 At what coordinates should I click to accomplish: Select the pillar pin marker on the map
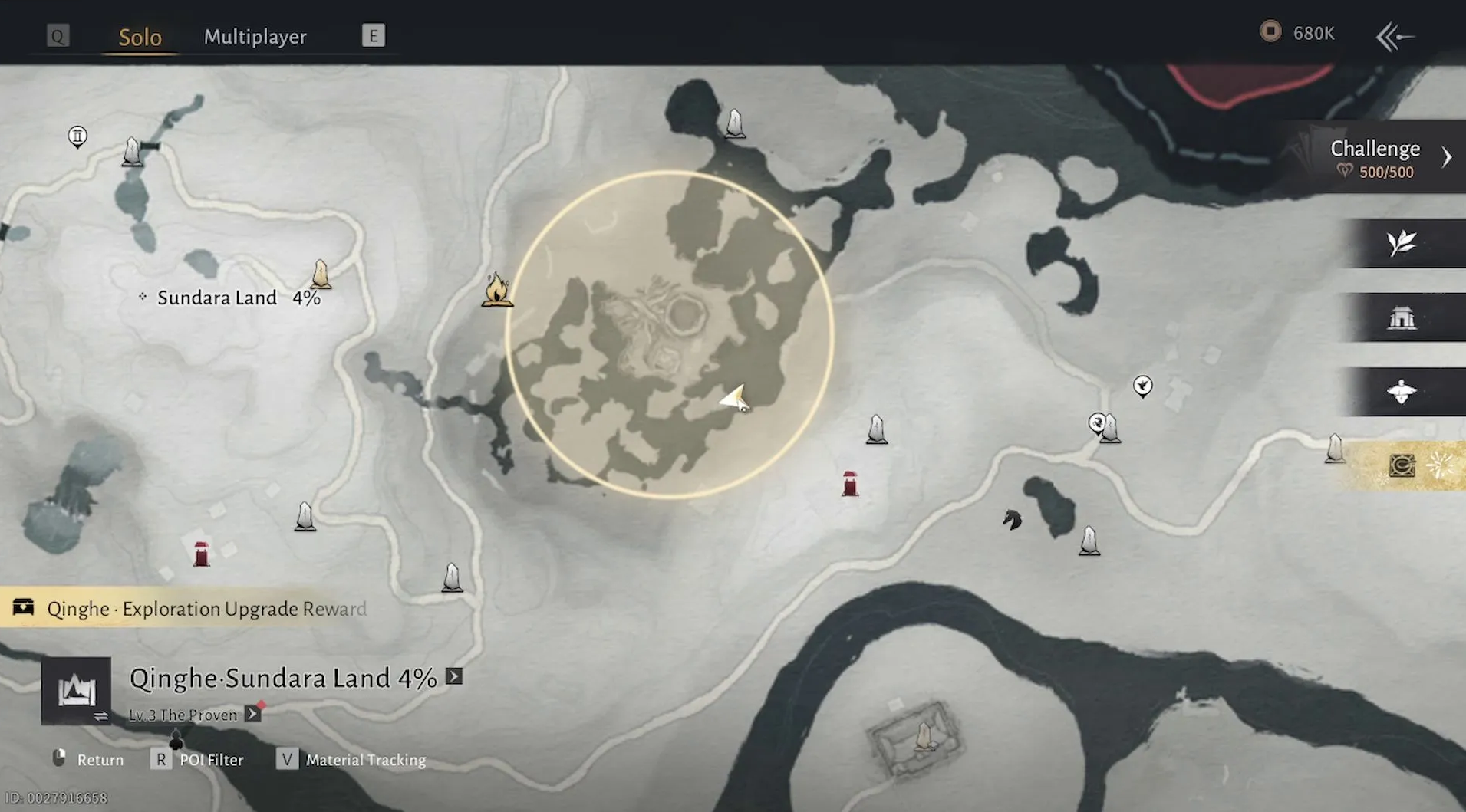point(77,137)
